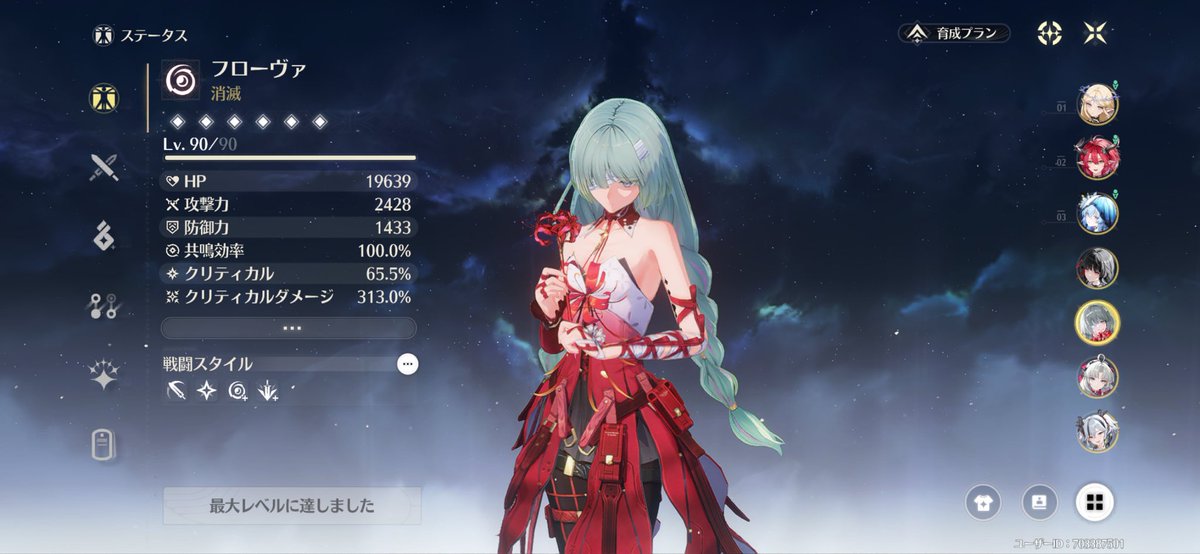Select the sparkle resonance chain tab
The image size is (1200, 554).
click(104, 375)
